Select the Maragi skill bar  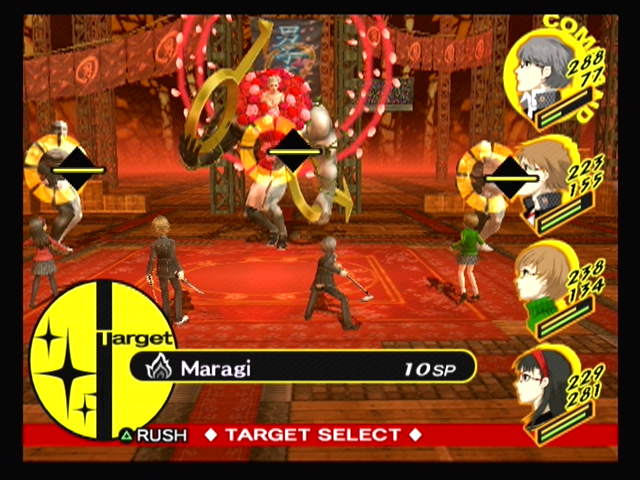click(300, 367)
